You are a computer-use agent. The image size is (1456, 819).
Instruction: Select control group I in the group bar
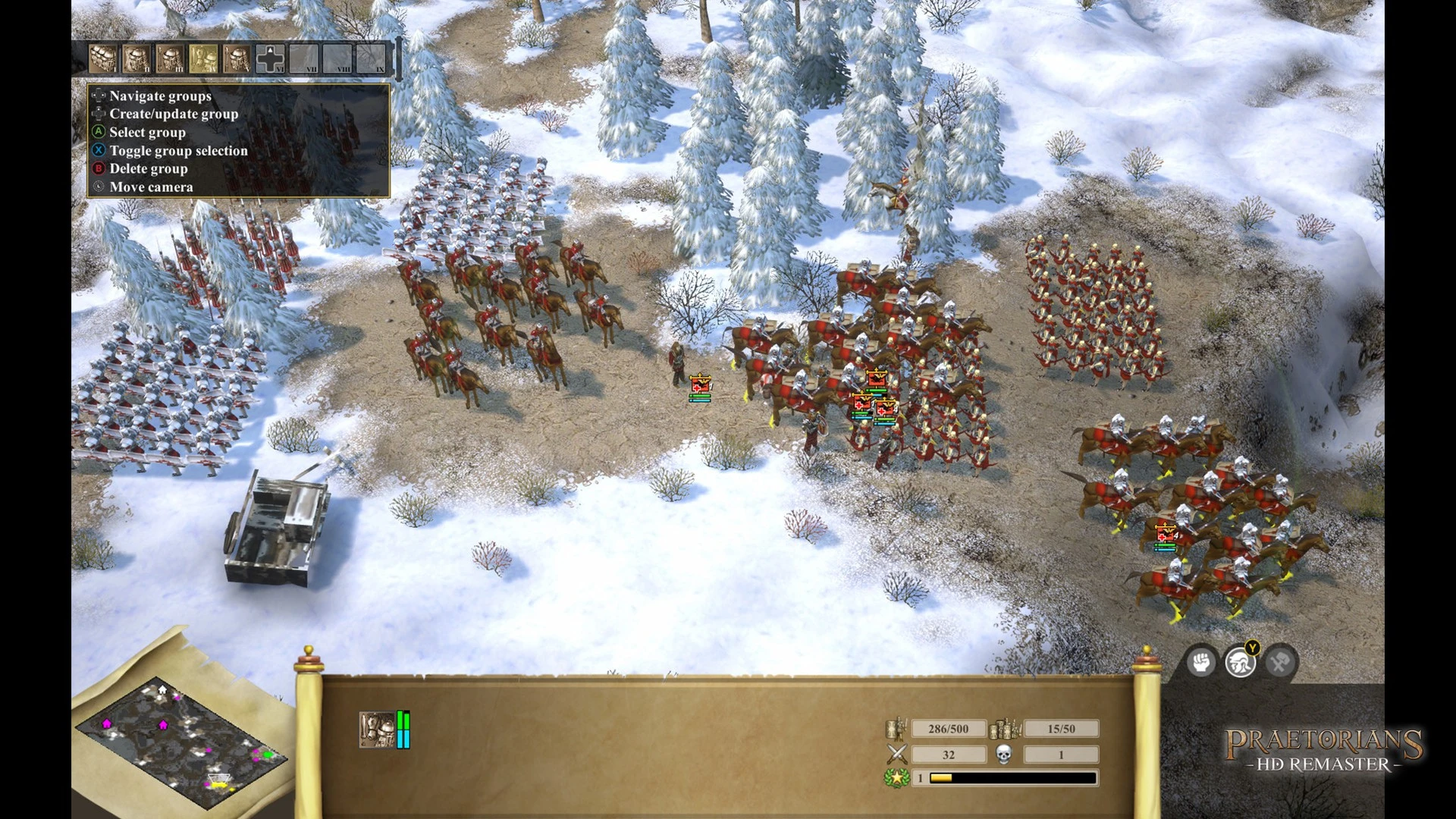103,58
